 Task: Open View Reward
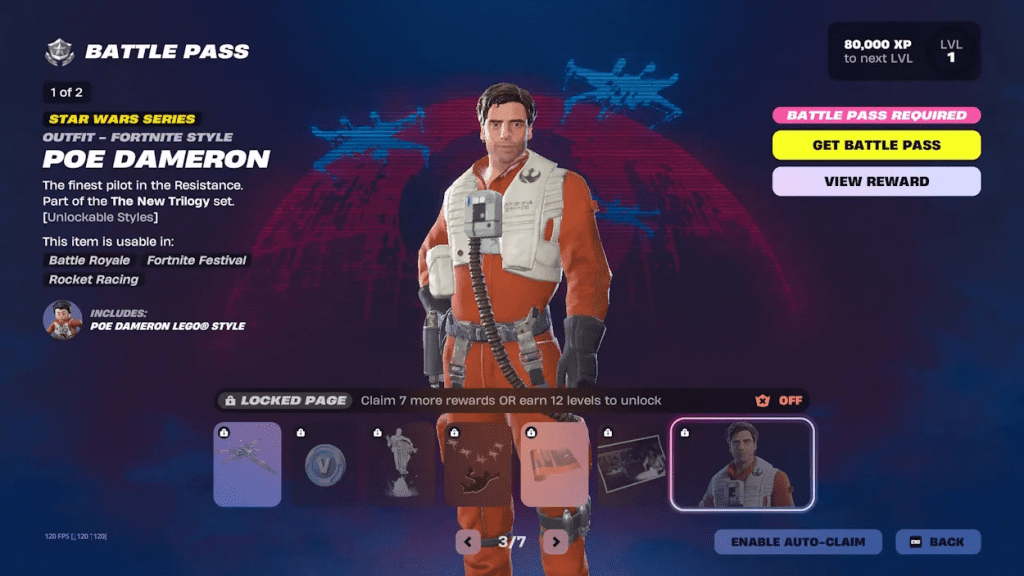(x=876, y=181)
